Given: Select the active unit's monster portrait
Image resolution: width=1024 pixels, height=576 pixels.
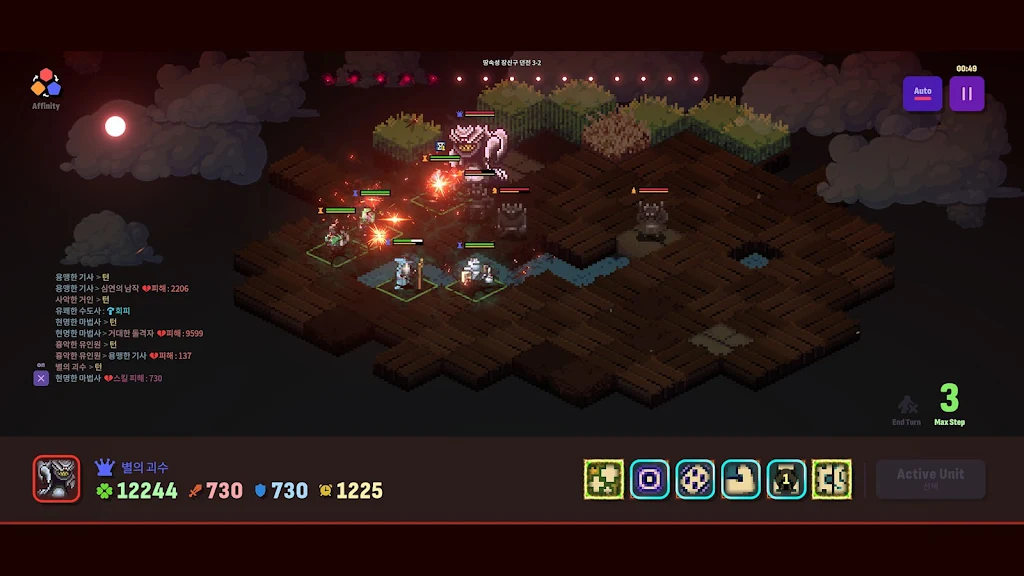Looking at the screenshot, I should pos(56,479).
